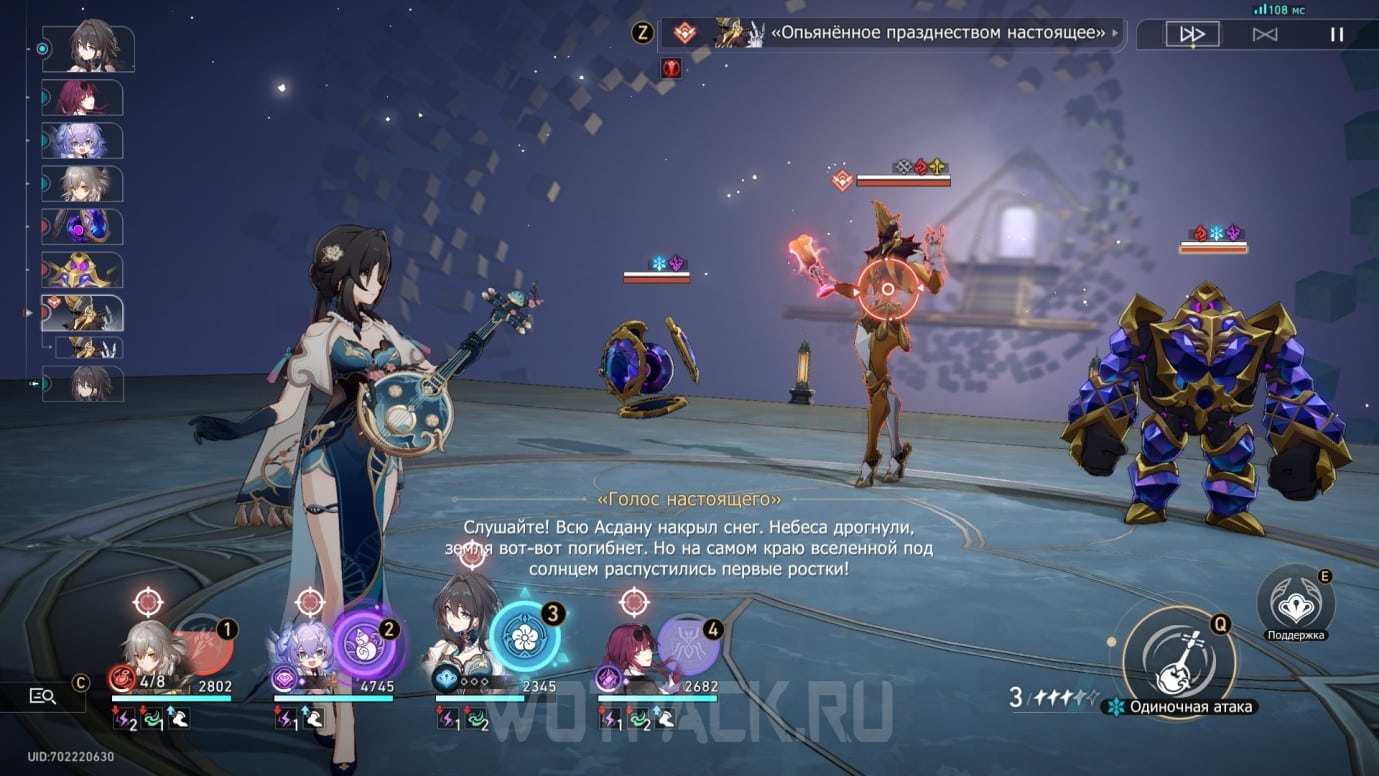Trigger the grey-haired character's red ultimate

pyautogui.click(x=204, y=645)
